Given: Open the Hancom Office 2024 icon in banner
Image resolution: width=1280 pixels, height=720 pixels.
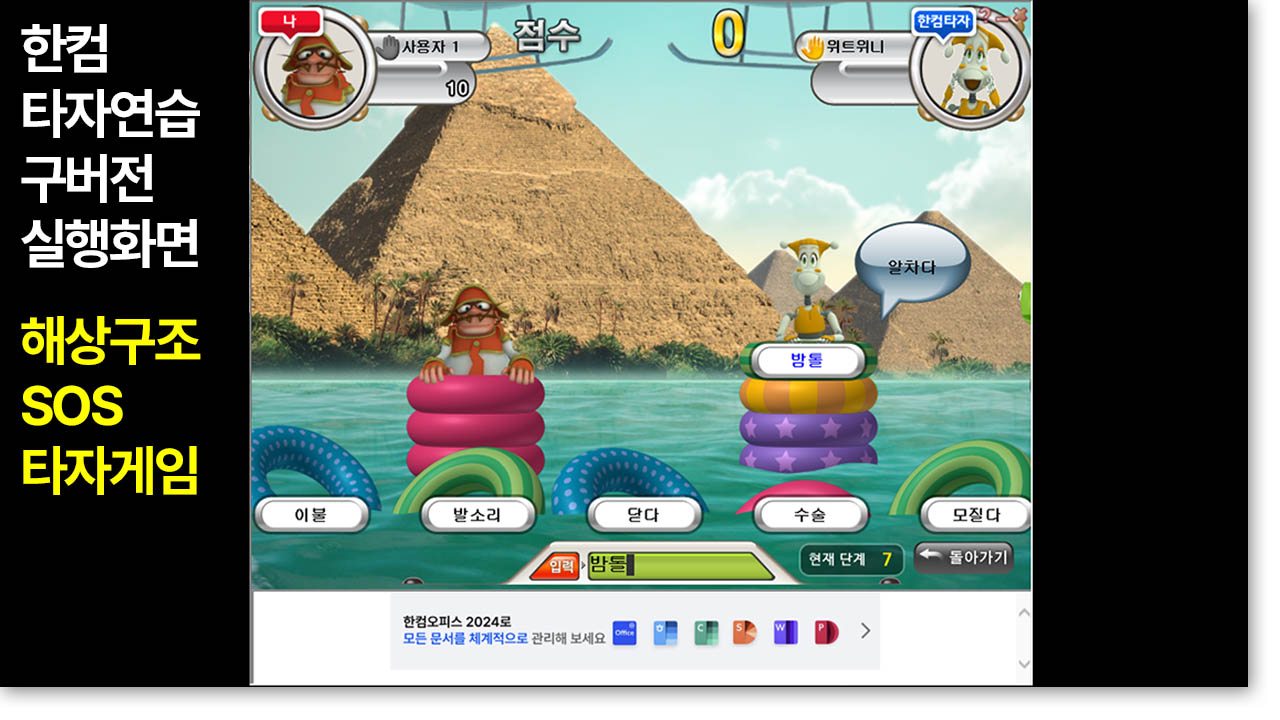Looking at the screenshot, I should pos(624,632).
